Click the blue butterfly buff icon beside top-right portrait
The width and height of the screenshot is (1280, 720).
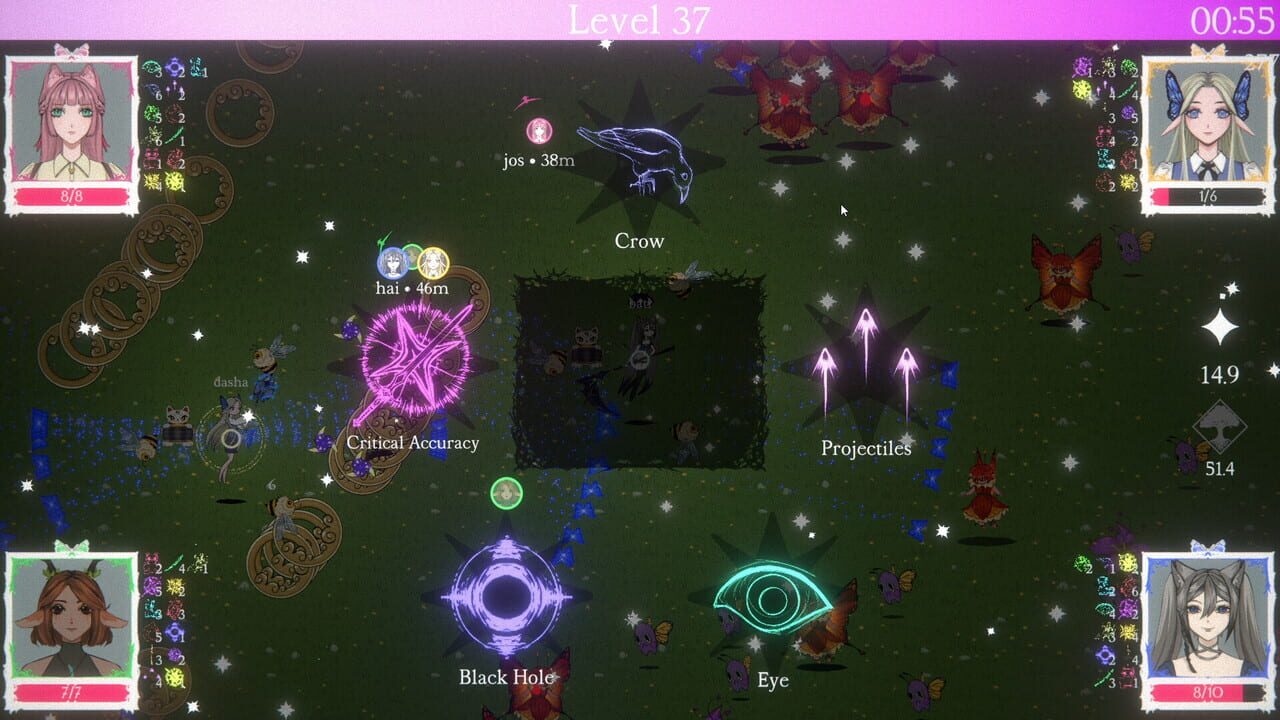point(1104,160)
